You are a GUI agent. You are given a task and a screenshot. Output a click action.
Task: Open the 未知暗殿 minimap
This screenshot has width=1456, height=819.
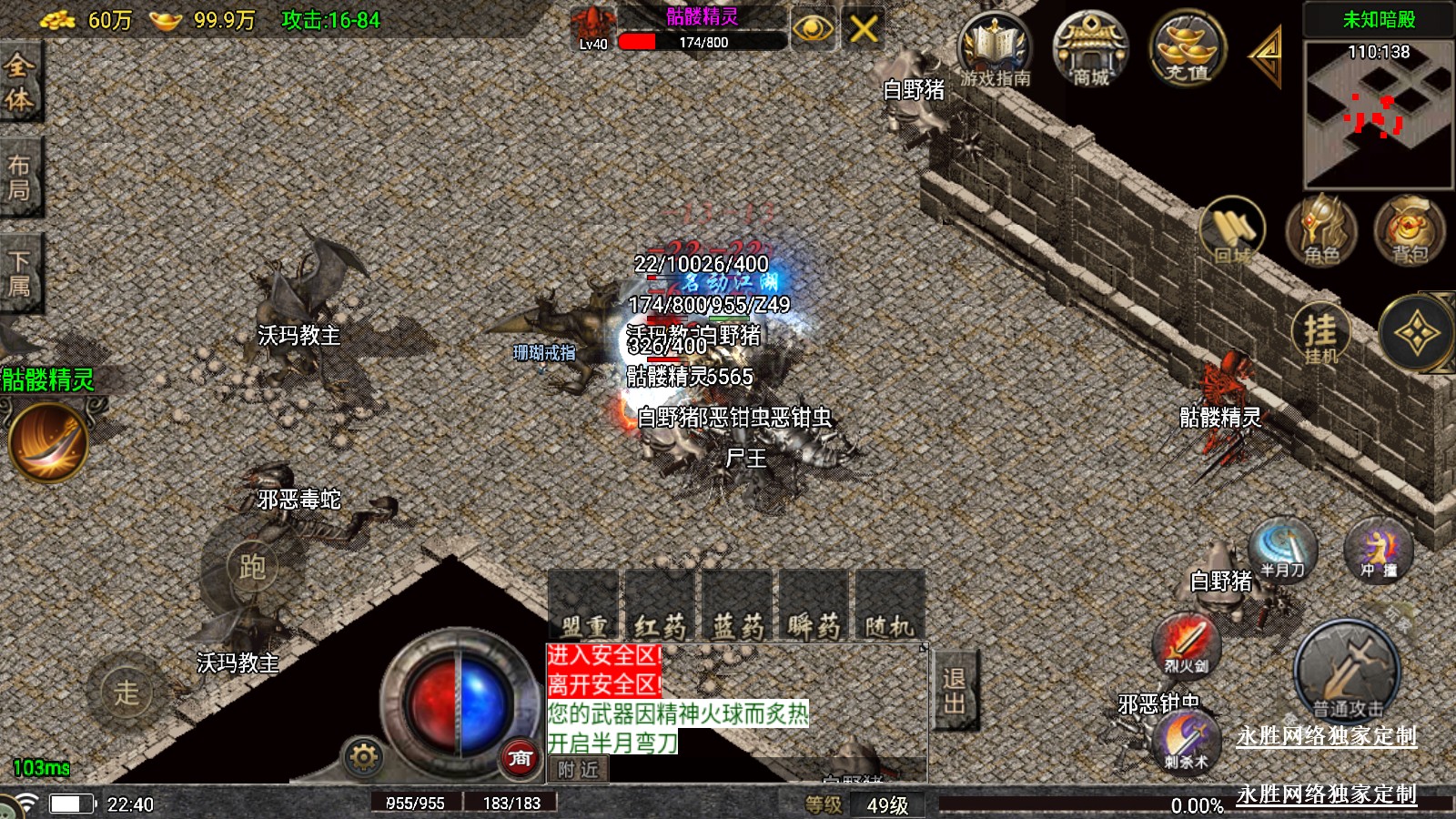point(1378,114)
